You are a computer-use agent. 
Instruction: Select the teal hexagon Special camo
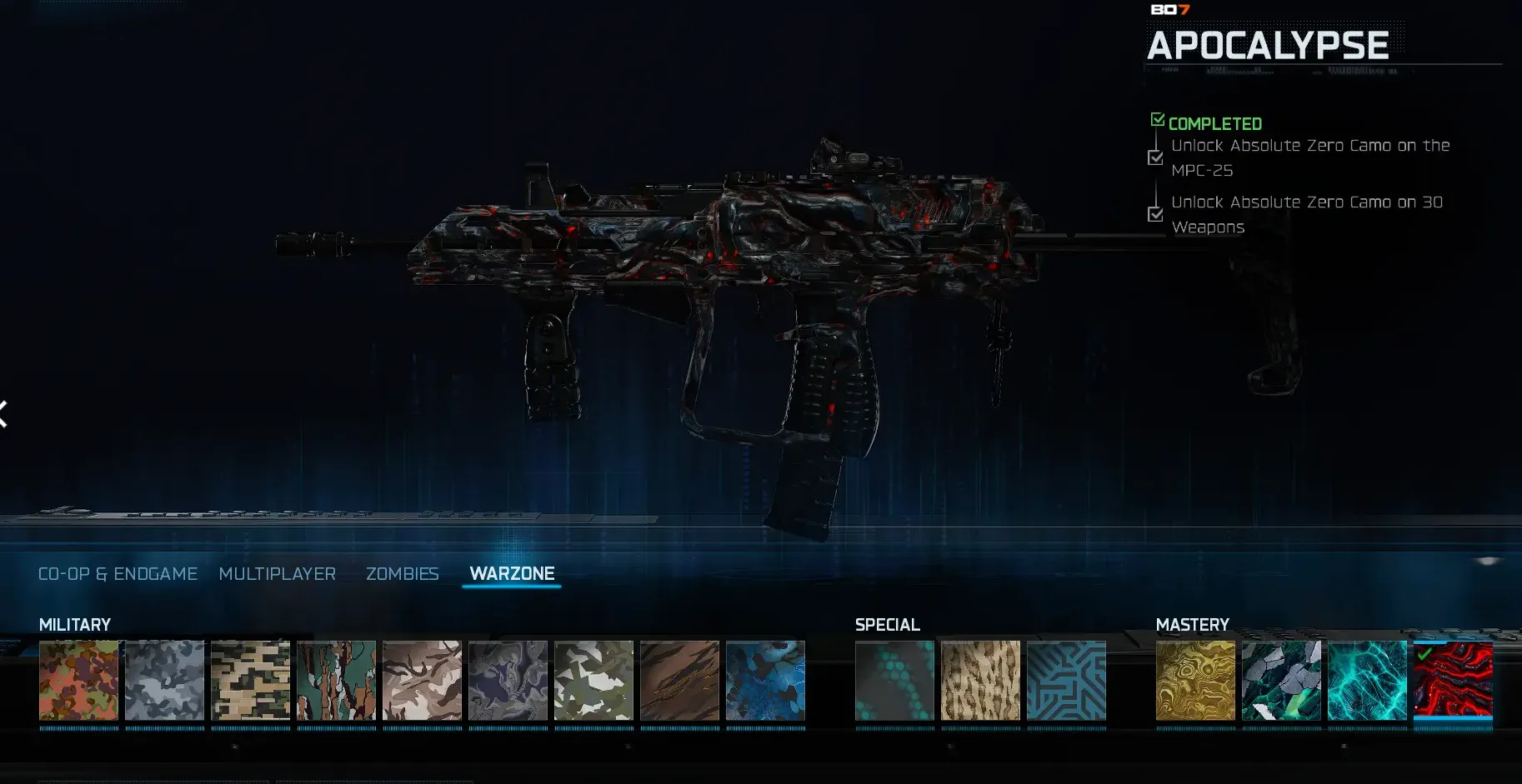pos(895,681)
